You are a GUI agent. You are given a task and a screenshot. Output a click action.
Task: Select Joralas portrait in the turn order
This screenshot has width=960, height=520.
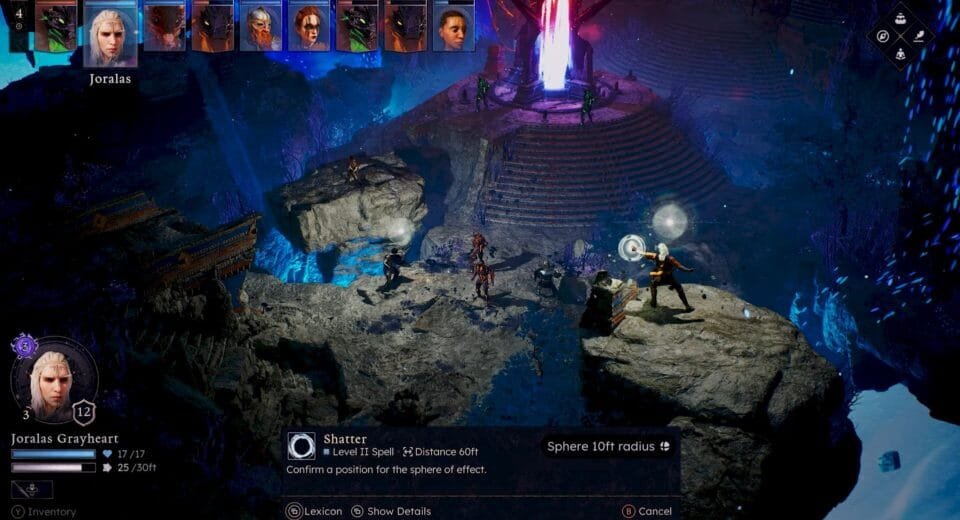click(110, 34)
